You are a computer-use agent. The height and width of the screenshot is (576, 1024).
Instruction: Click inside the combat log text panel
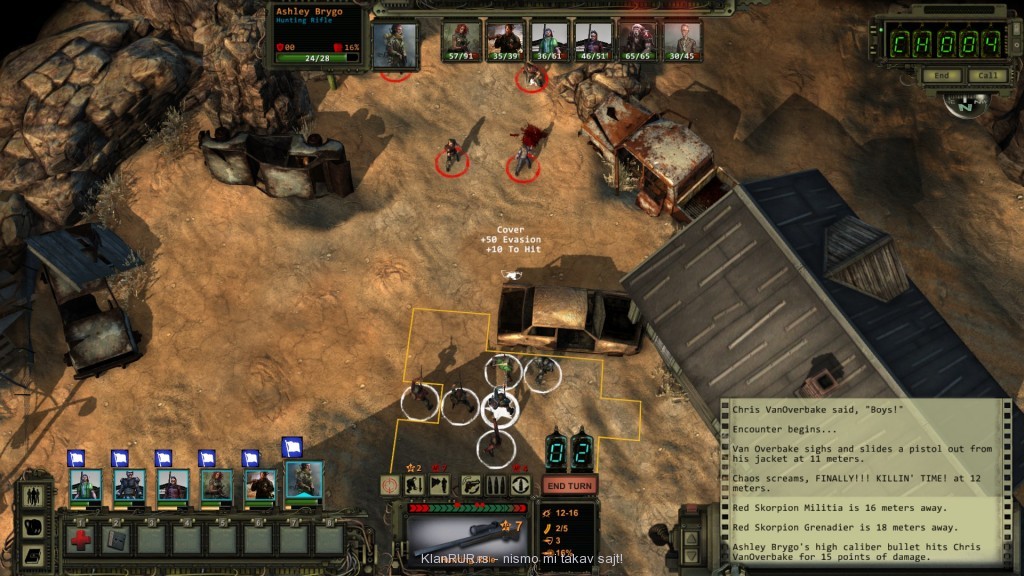click(862, 480)
